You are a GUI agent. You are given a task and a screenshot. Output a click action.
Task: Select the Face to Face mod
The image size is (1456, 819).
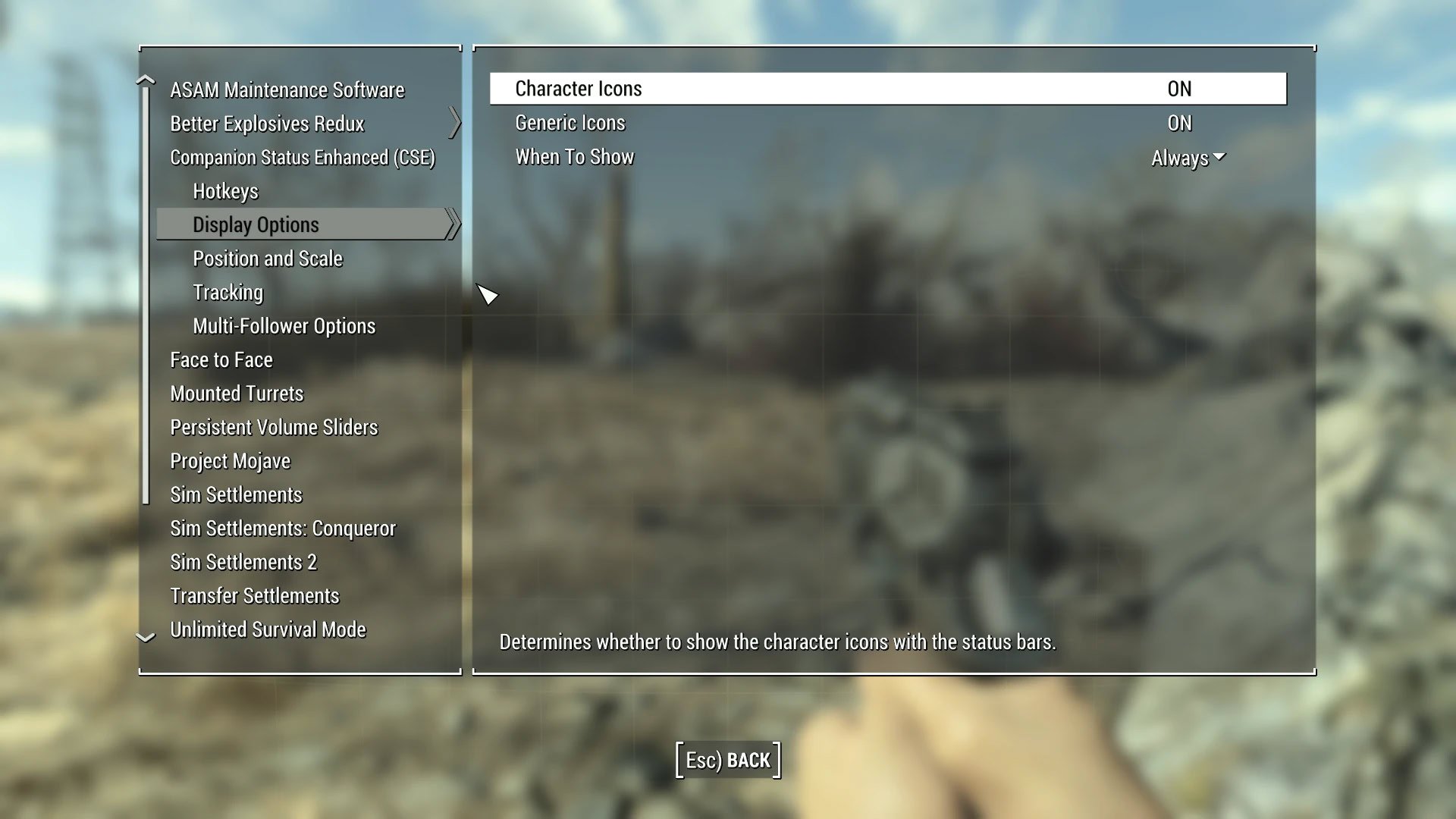pos(221,360)
